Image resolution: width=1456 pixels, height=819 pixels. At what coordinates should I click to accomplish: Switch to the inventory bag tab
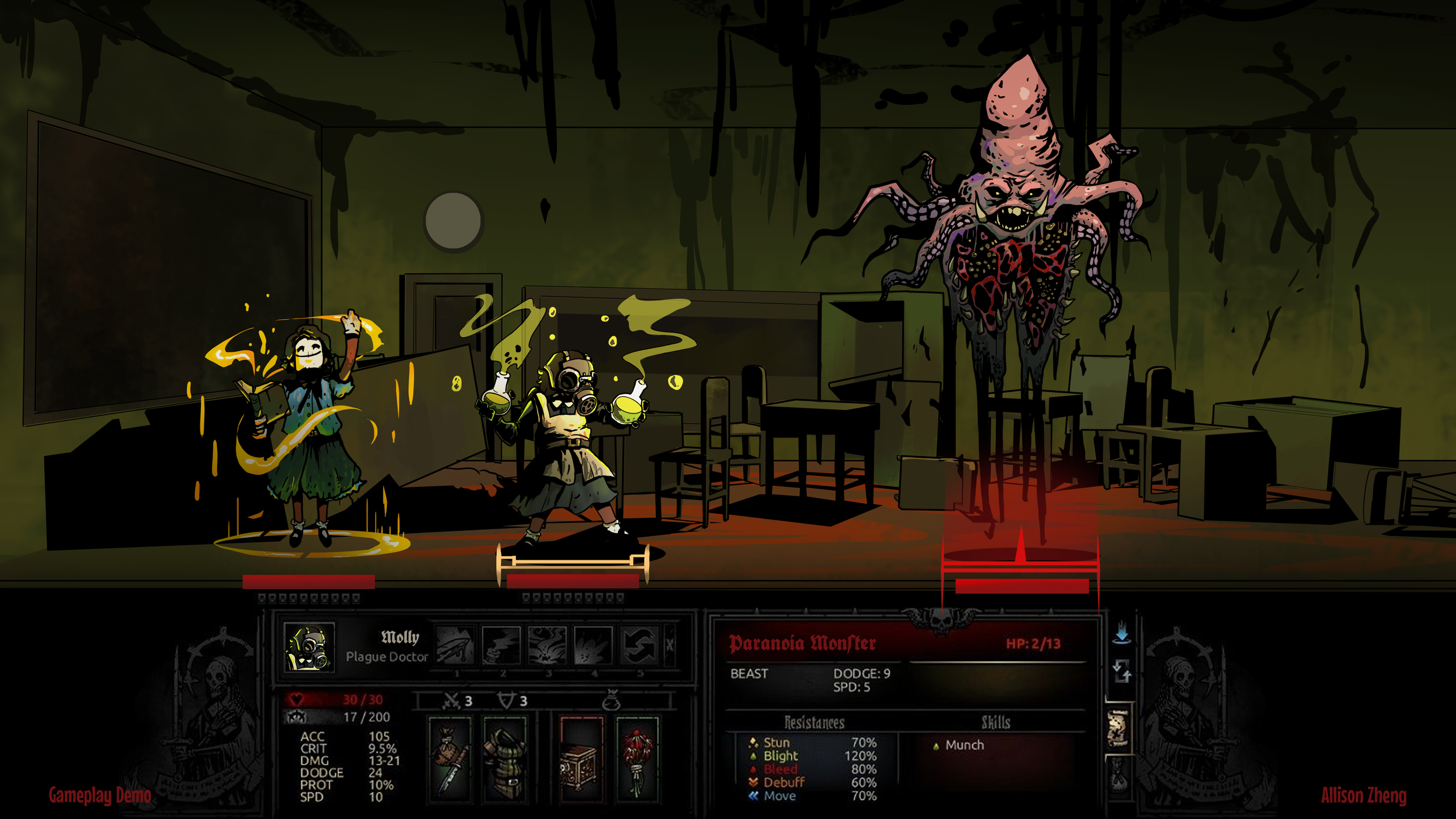(1118, 778)
